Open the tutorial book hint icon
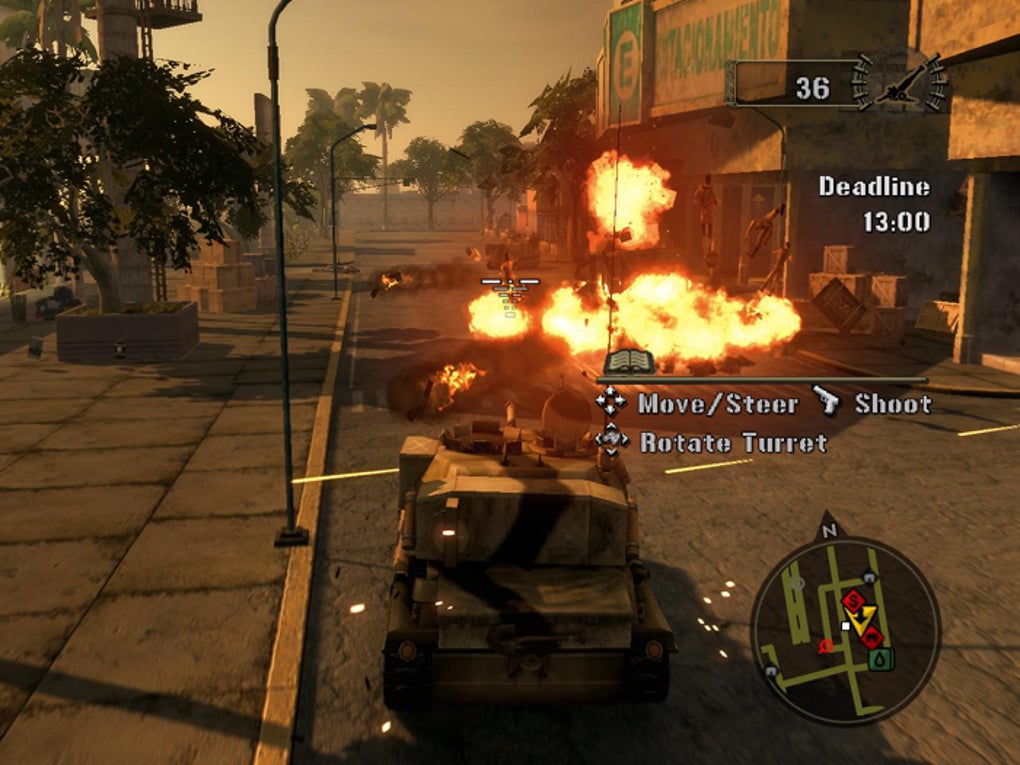1020x765 pixels. [629, 362]
